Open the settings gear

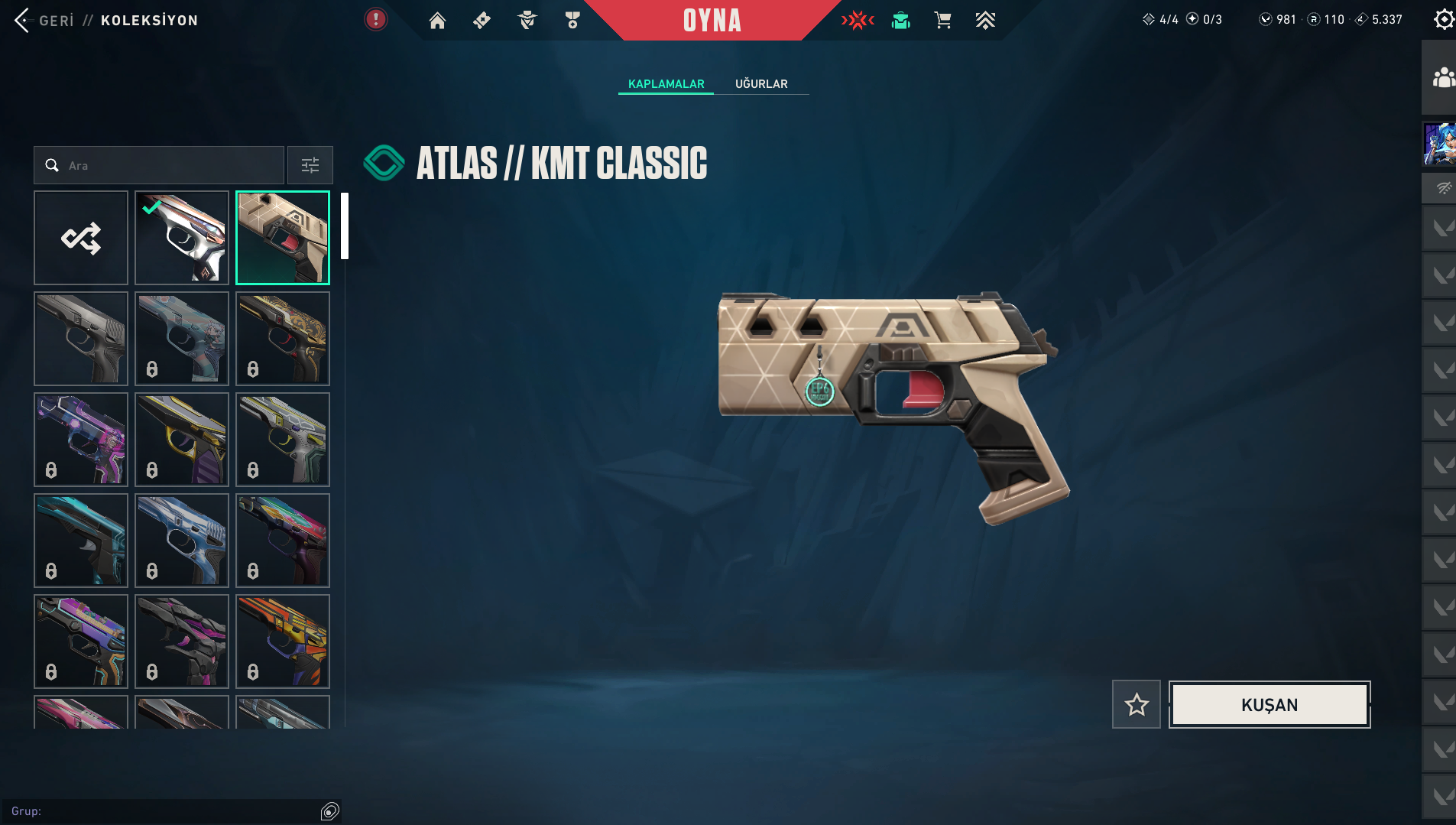tap(1443, 19)
